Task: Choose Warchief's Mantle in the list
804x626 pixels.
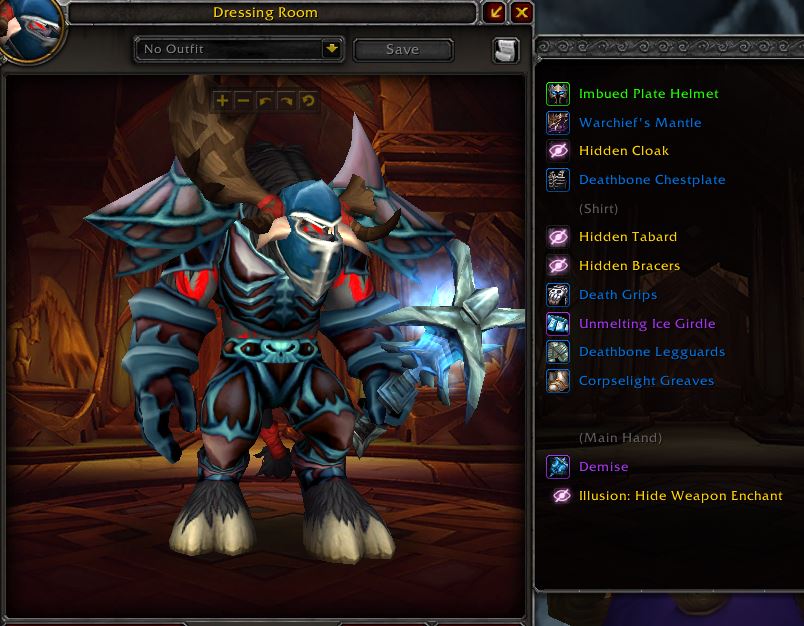Action: [x=640, y=123]
